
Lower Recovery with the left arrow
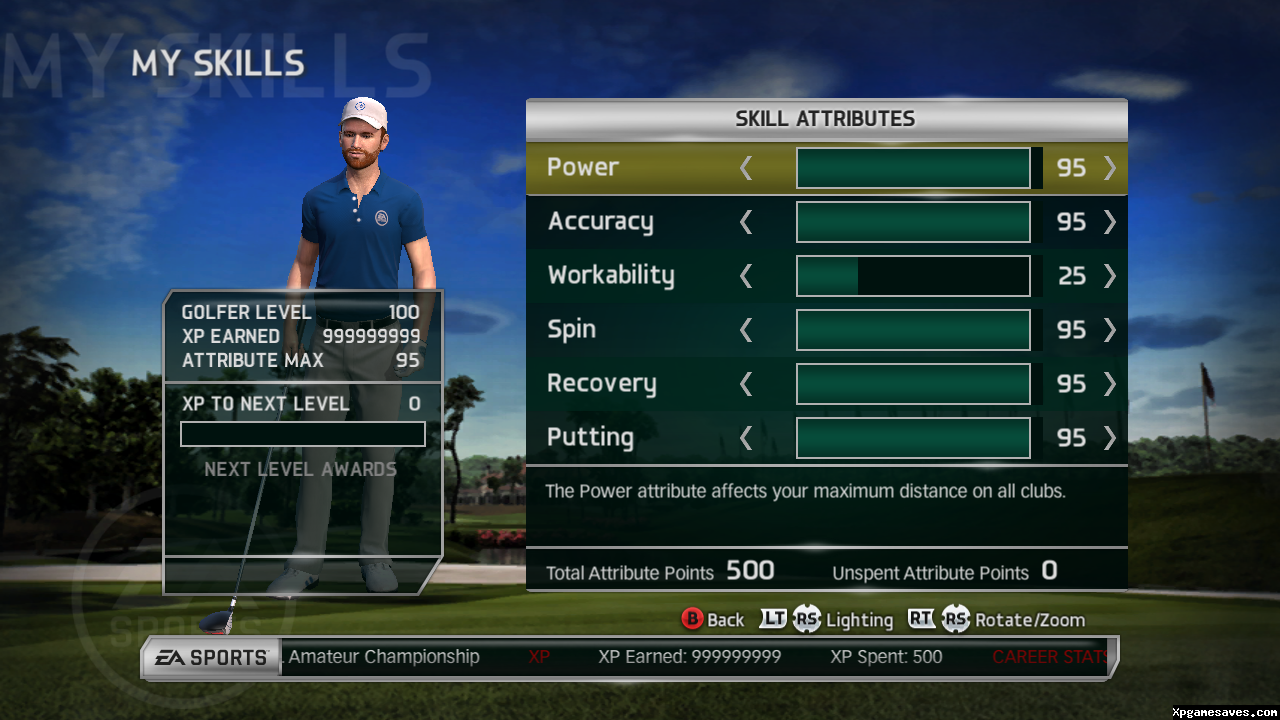[x=746, y=384]
